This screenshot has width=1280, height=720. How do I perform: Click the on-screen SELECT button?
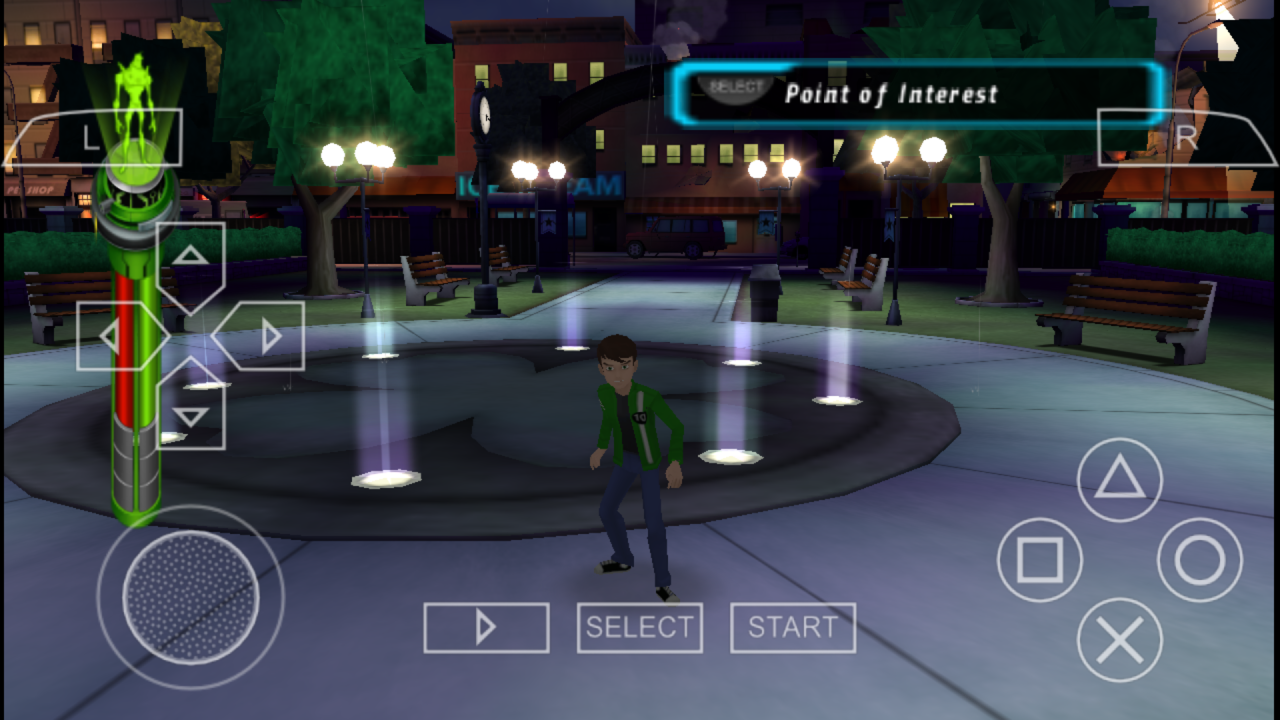tap(639, 628)
